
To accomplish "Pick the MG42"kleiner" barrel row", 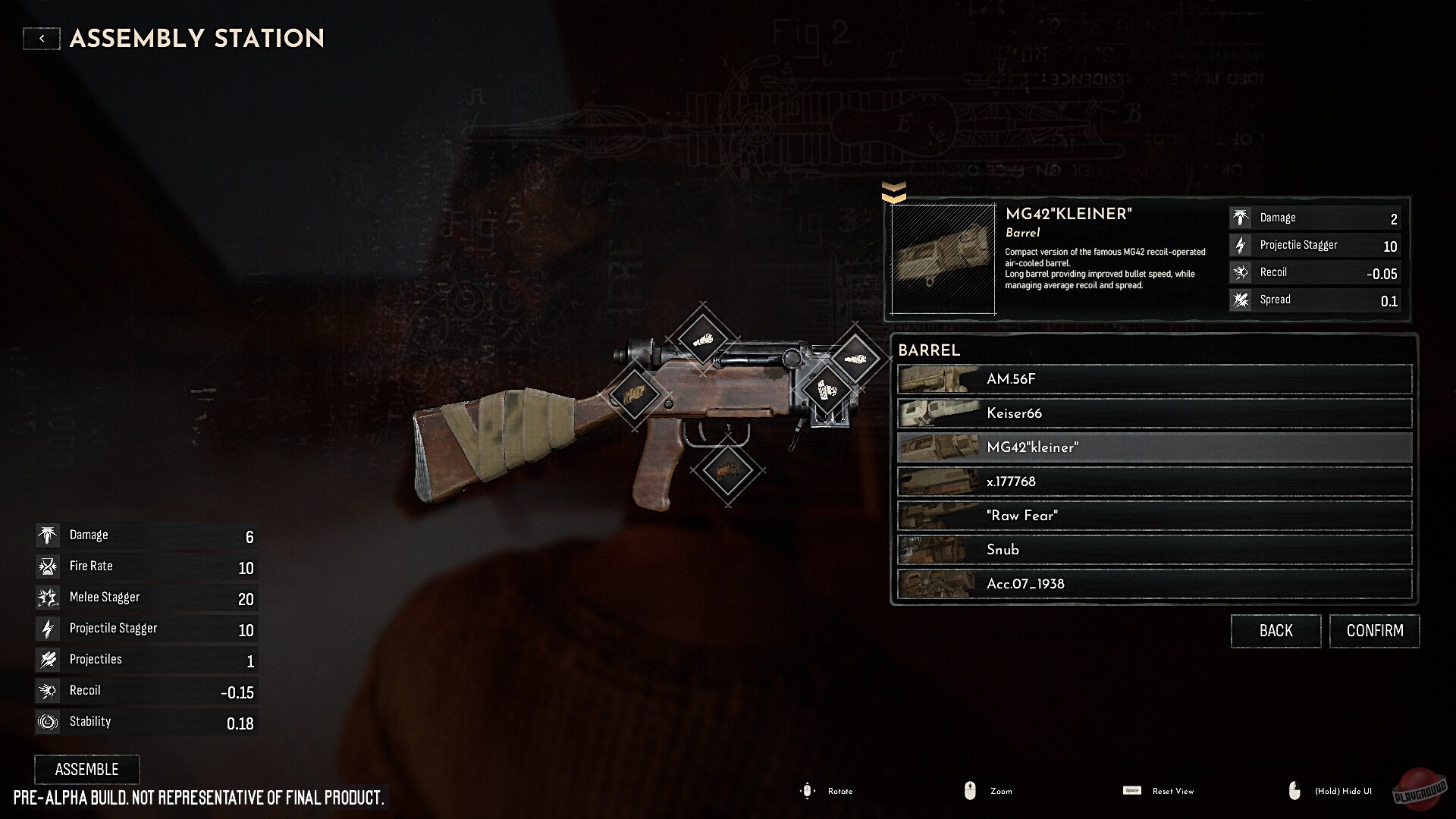I will click(x=1154, y=447).
